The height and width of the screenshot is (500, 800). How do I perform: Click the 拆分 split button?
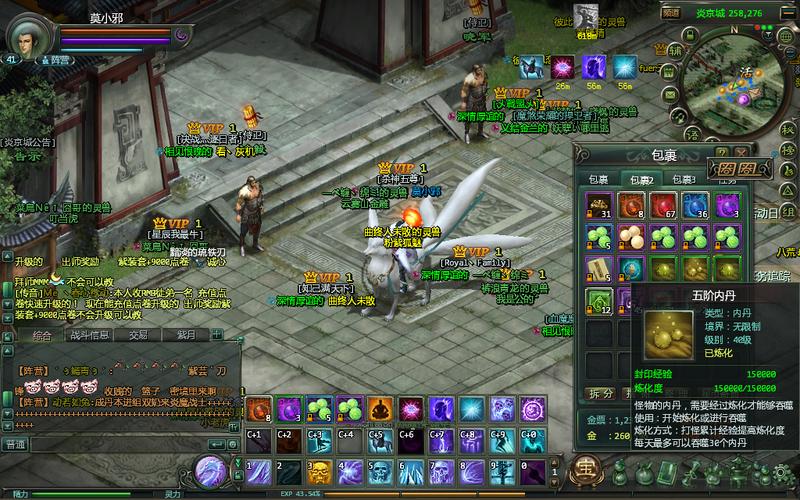(x=599, y=393)
